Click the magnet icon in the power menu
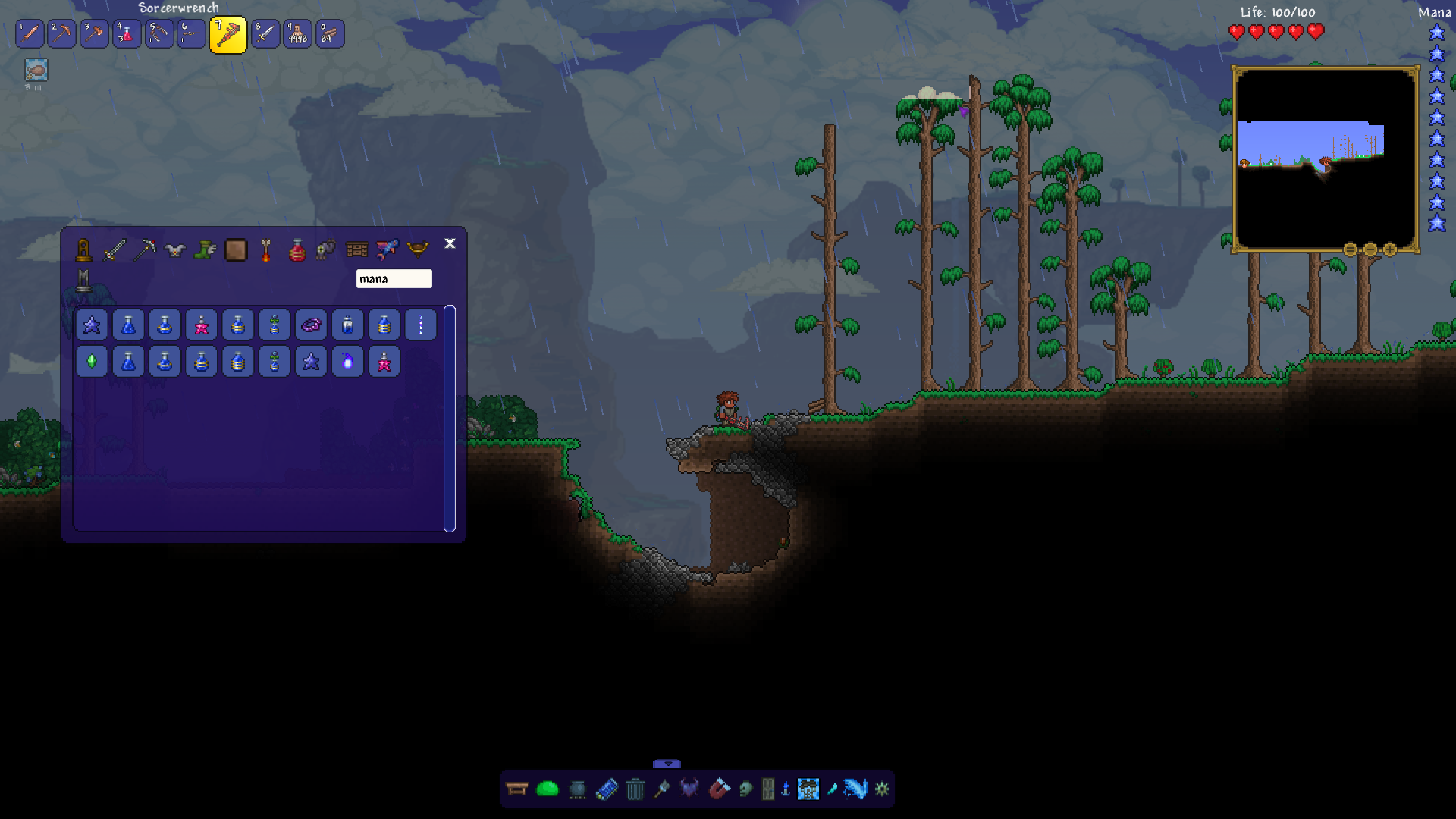 720,789
